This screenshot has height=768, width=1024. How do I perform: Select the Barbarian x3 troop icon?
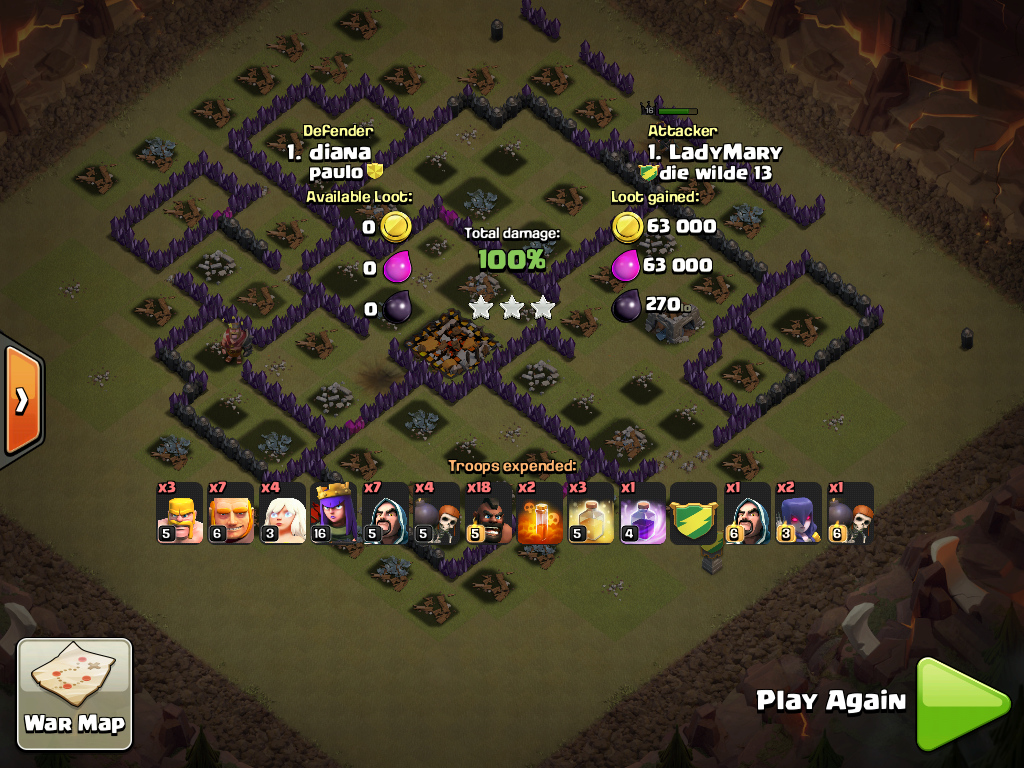click(180, 514)
